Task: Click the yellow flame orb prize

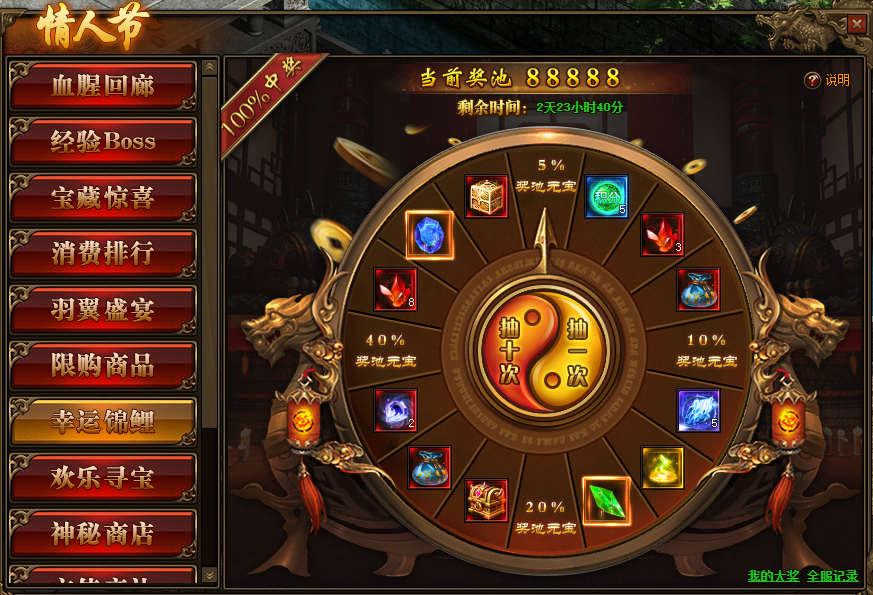Action: [x=662, y=467]
